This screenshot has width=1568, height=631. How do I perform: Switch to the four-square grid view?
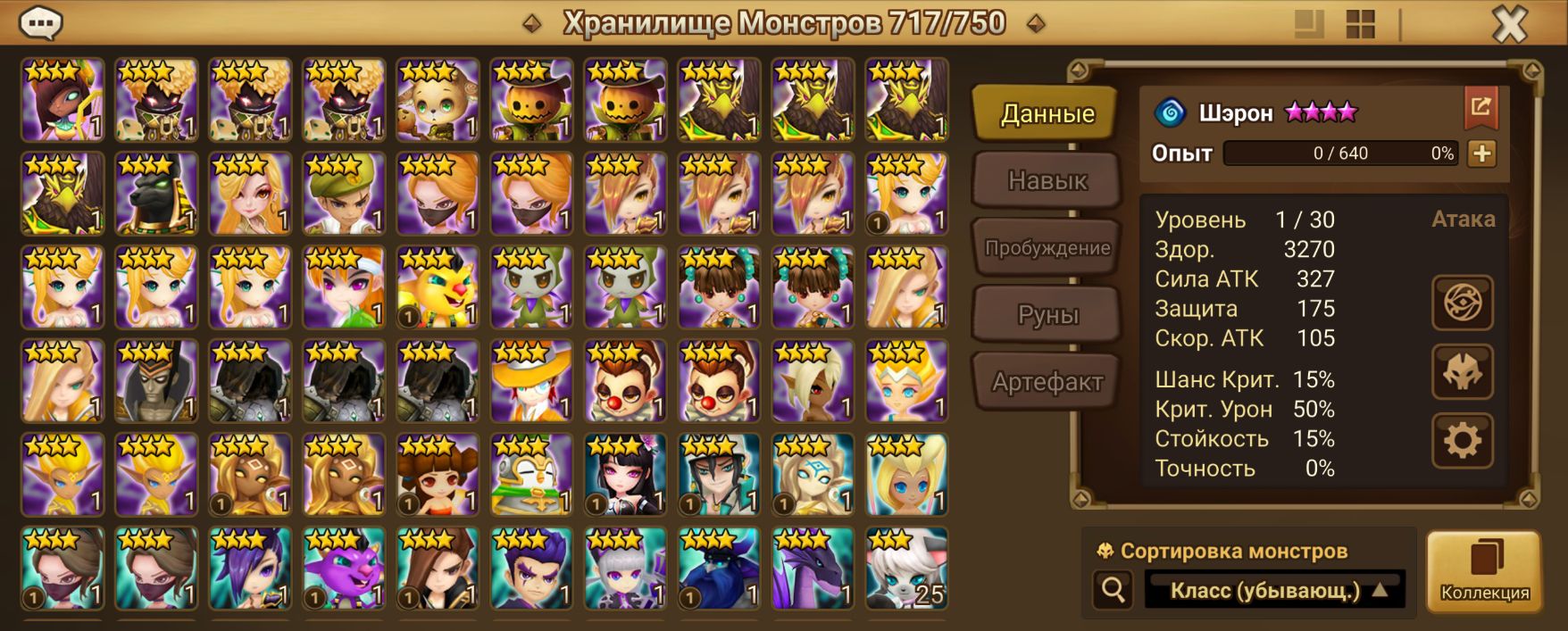(x=1360, y=24)
